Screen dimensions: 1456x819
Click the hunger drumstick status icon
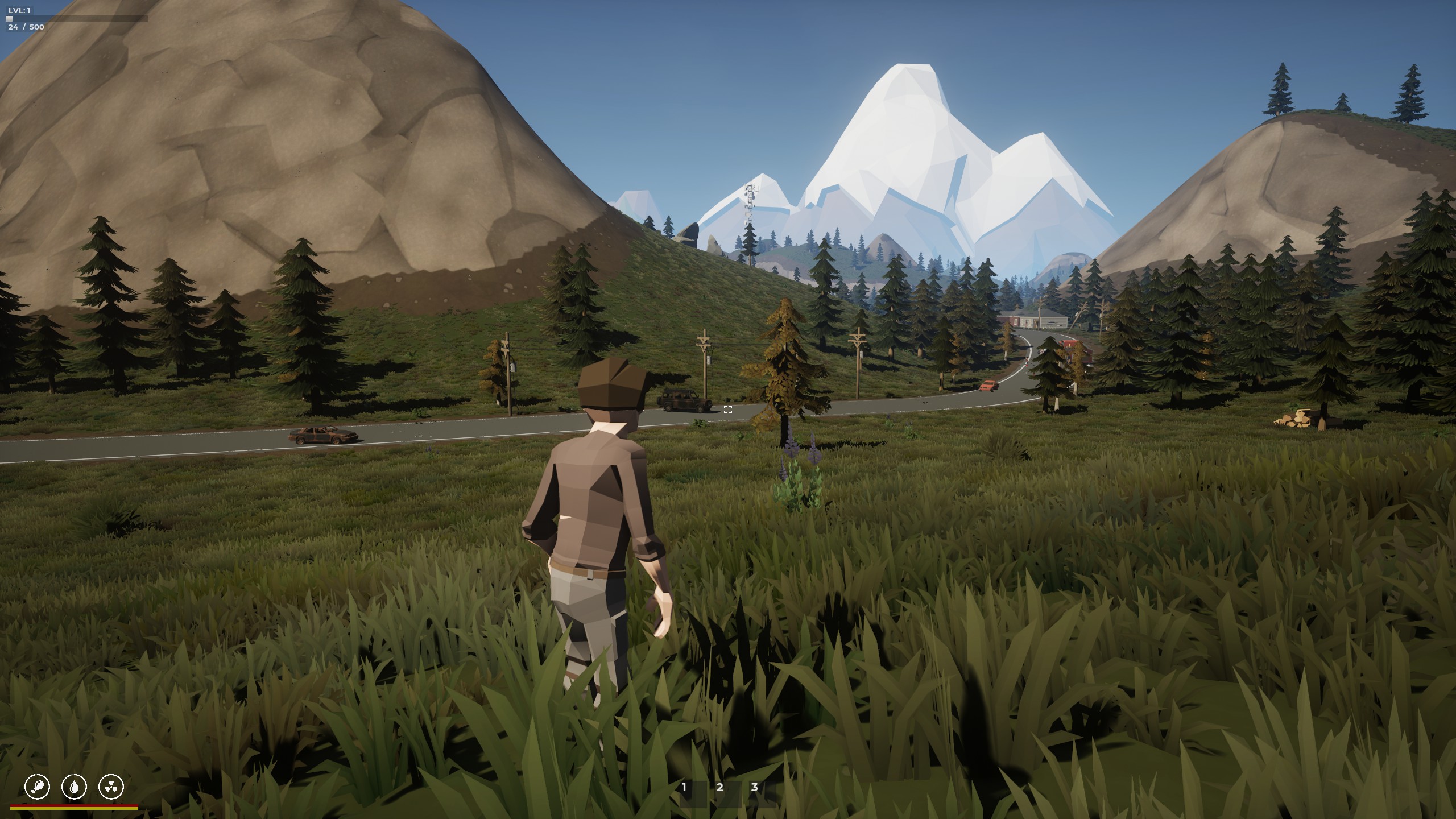point(38,787)
